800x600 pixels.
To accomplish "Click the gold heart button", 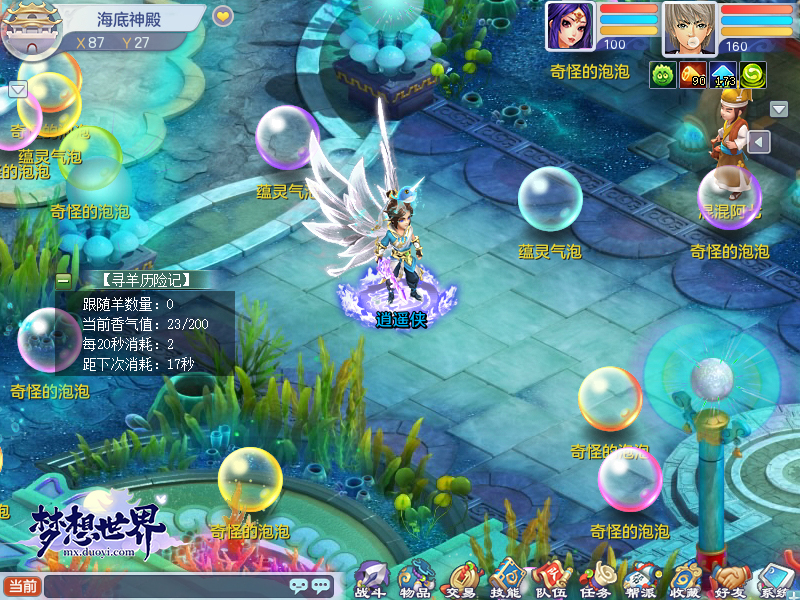I will point(222,16).
